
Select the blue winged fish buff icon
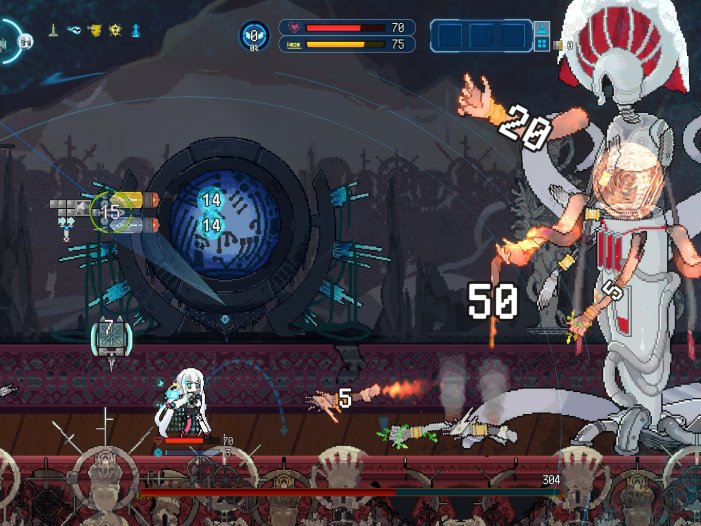74,30
